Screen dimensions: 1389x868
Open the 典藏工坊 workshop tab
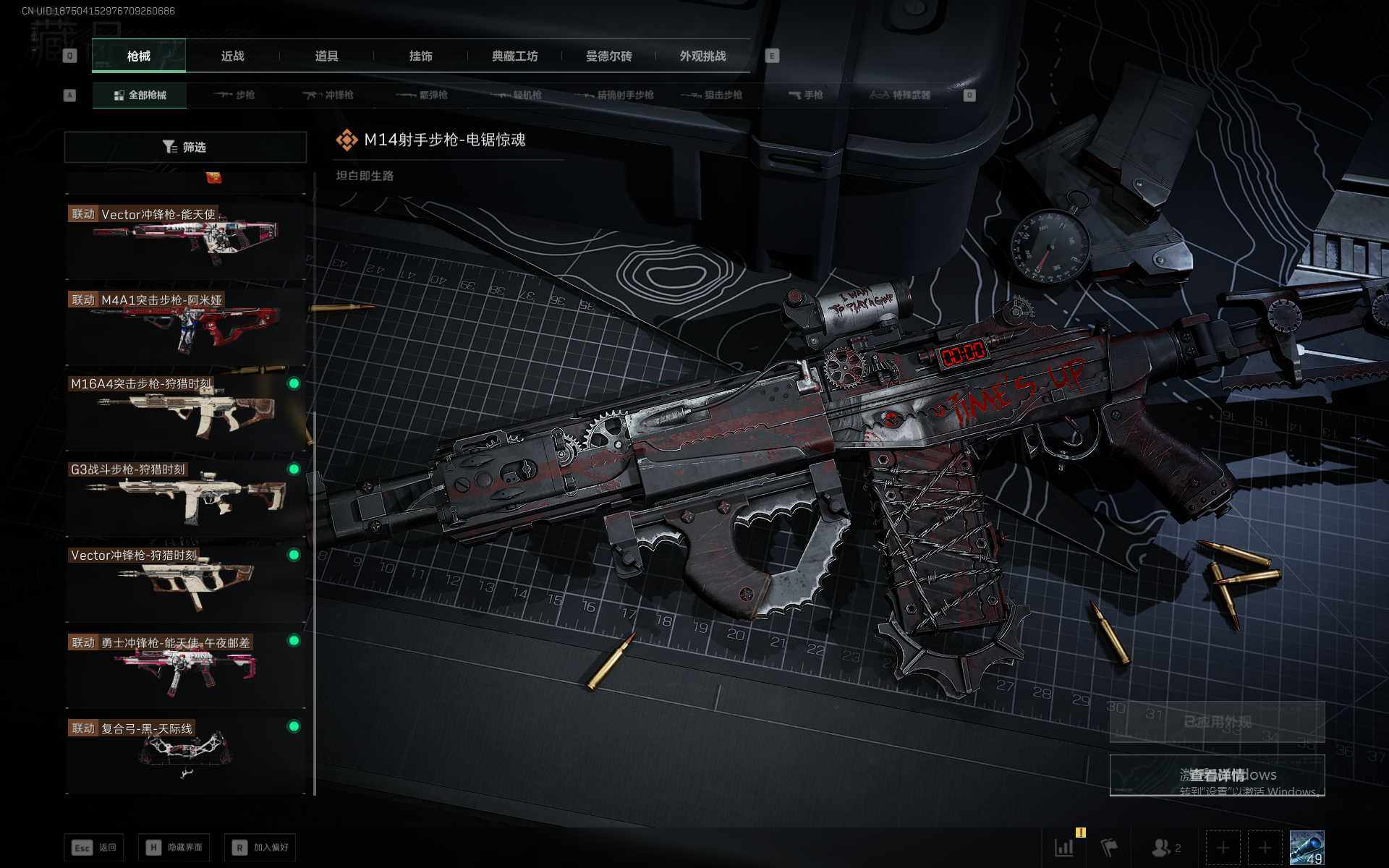click(514, 56)
